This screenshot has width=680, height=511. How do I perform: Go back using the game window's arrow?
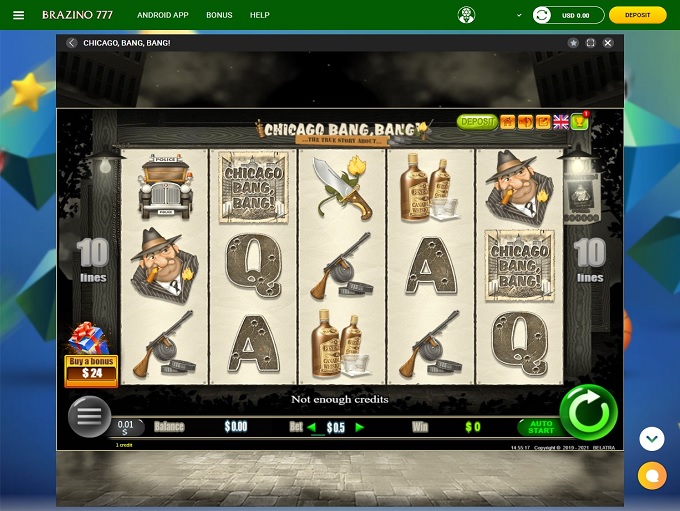(x=71, y=43)
